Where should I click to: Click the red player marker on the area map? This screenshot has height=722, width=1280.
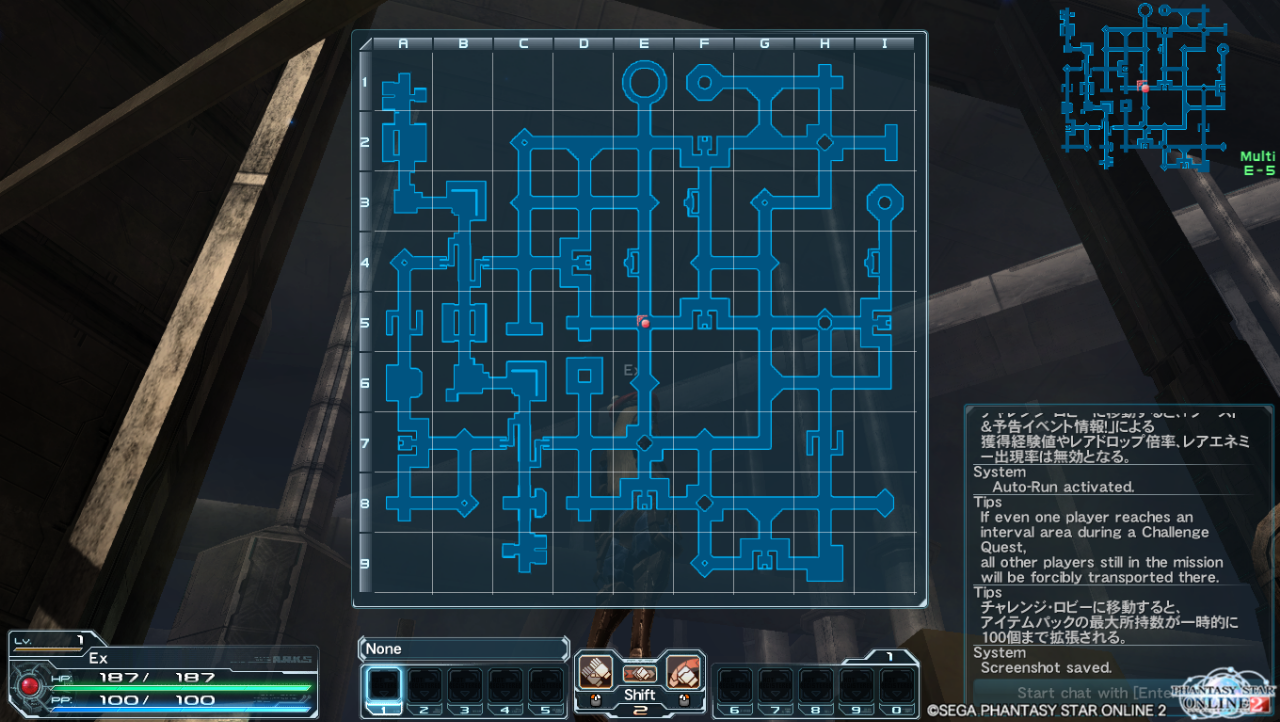tap(645, 322)
